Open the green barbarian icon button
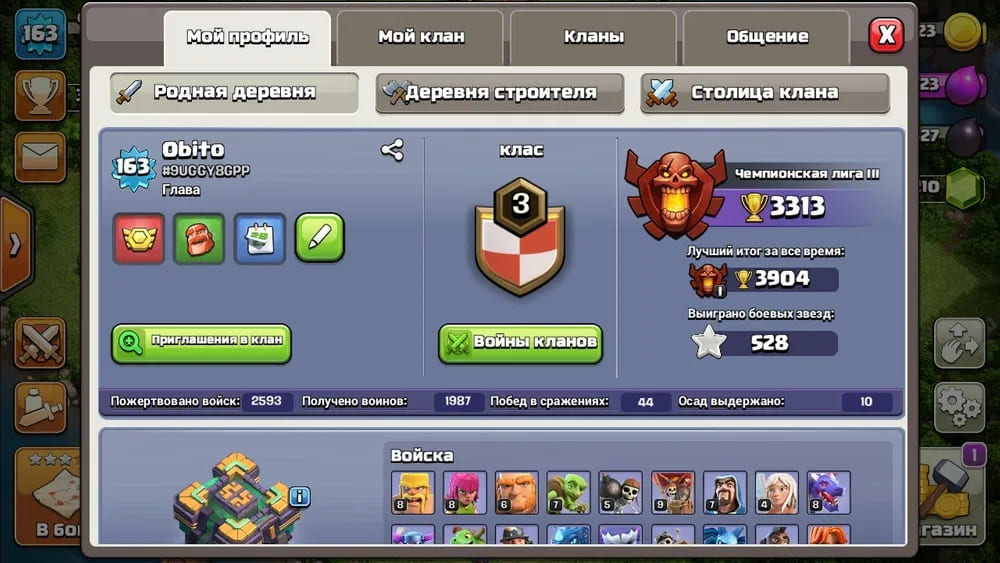The width and height of the screenshot is (1000, 563). 199,238
